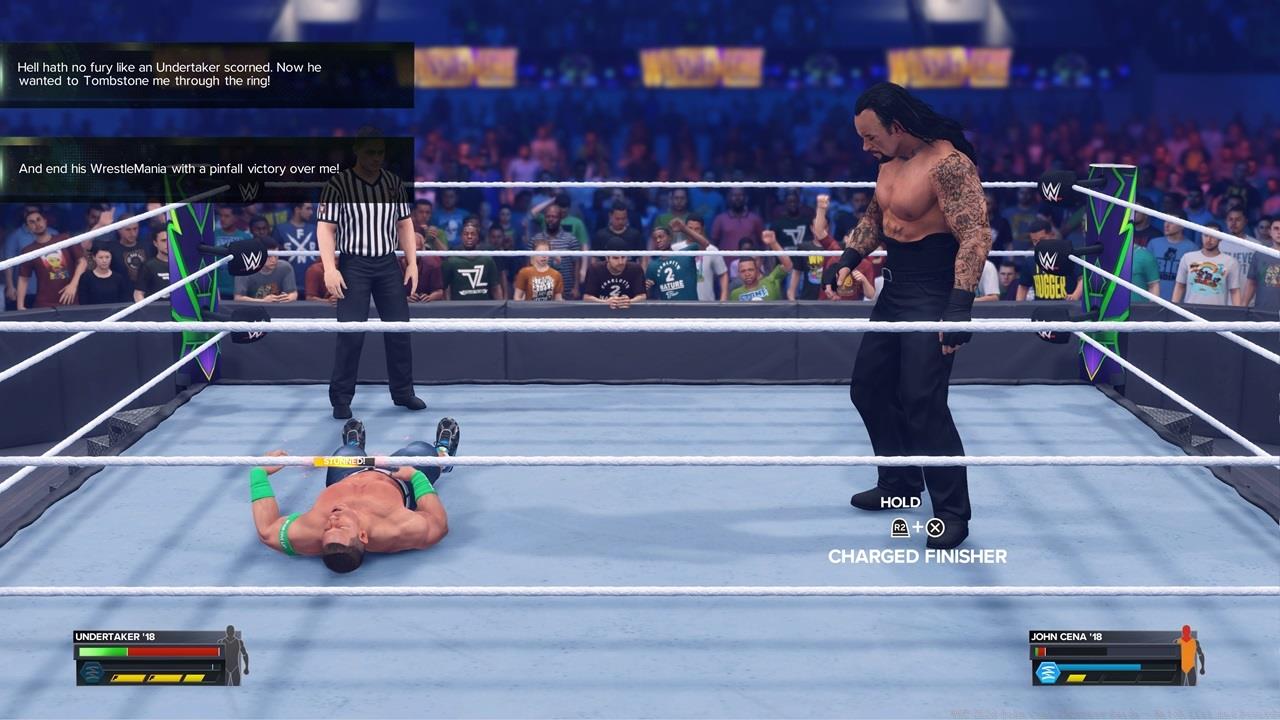
Task: Select the Undertaker's first yellow finisher stock
Action: [127, 678]
